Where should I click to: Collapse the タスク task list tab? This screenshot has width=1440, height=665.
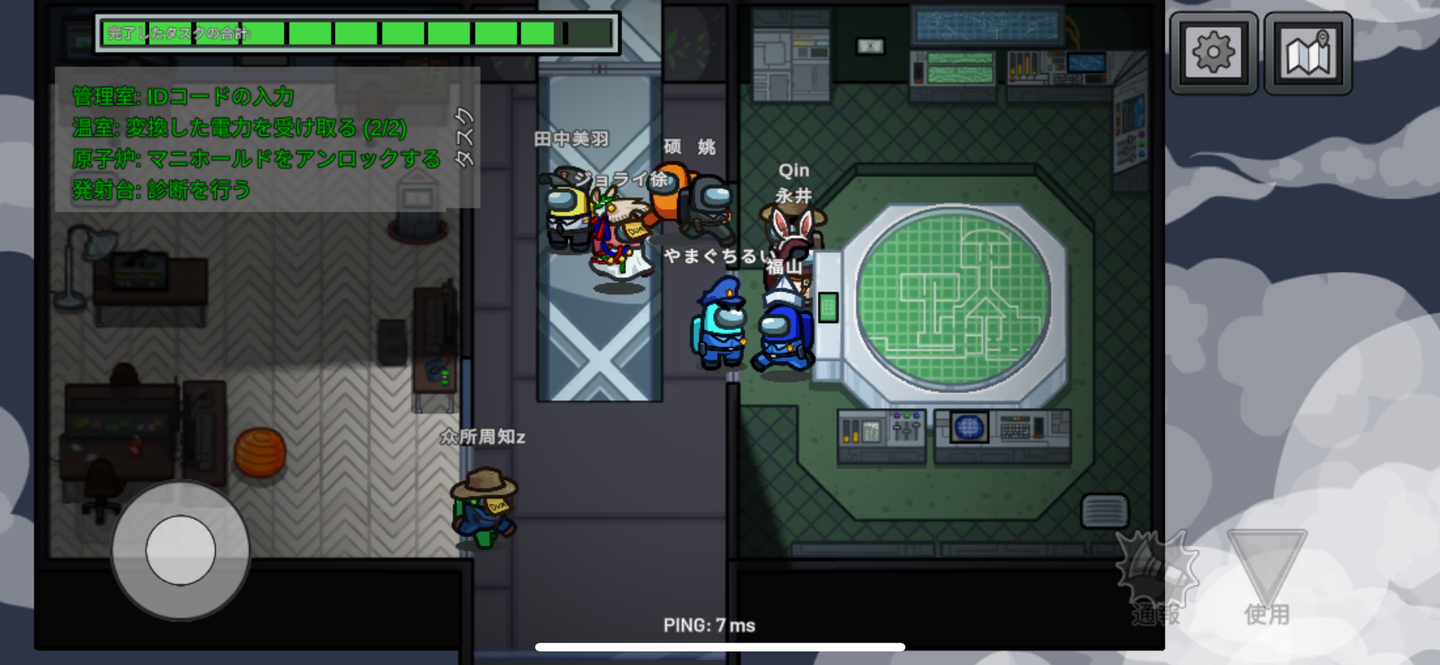(465, 137)
